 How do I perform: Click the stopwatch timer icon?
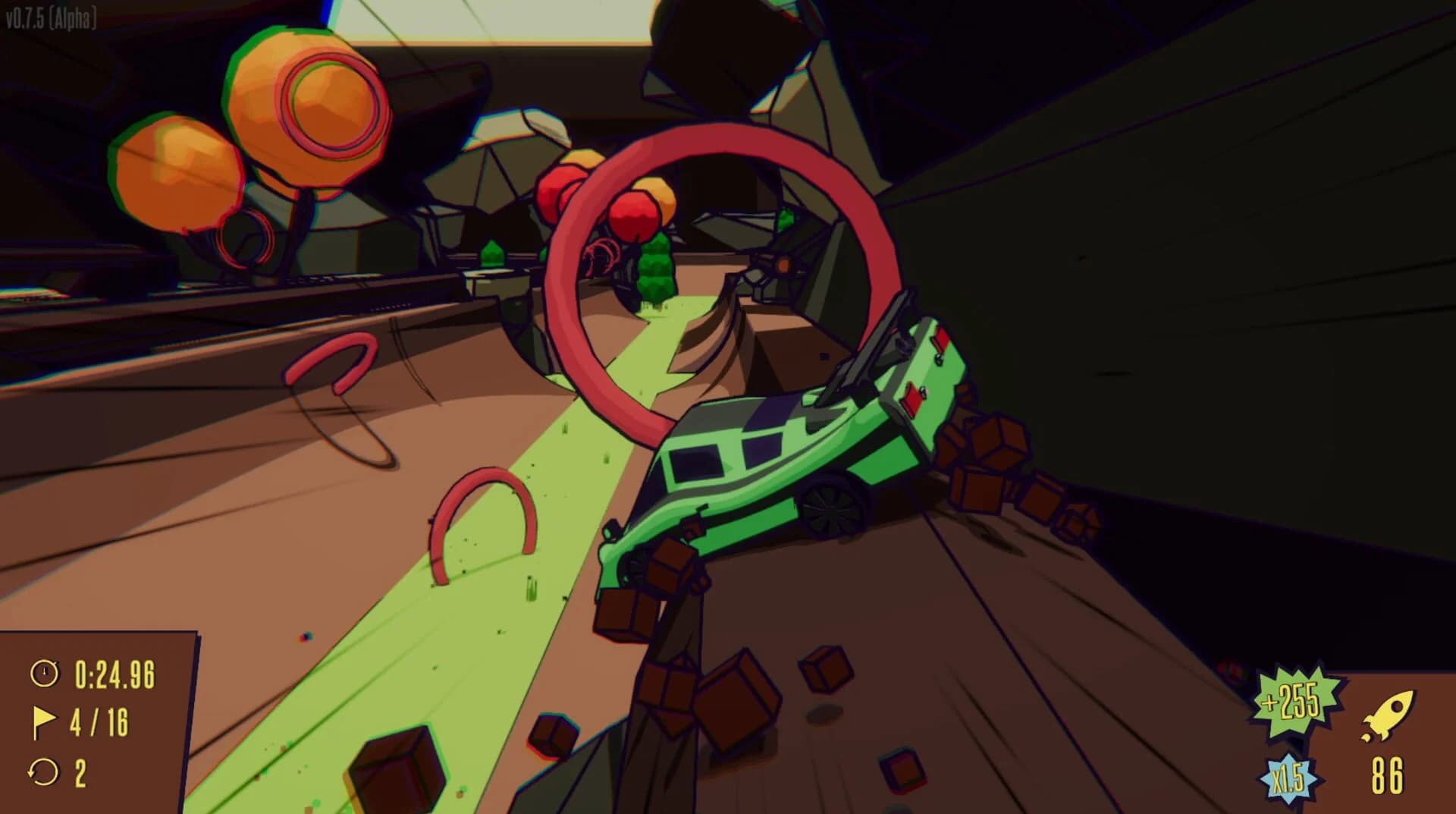(x=45, y=672)
